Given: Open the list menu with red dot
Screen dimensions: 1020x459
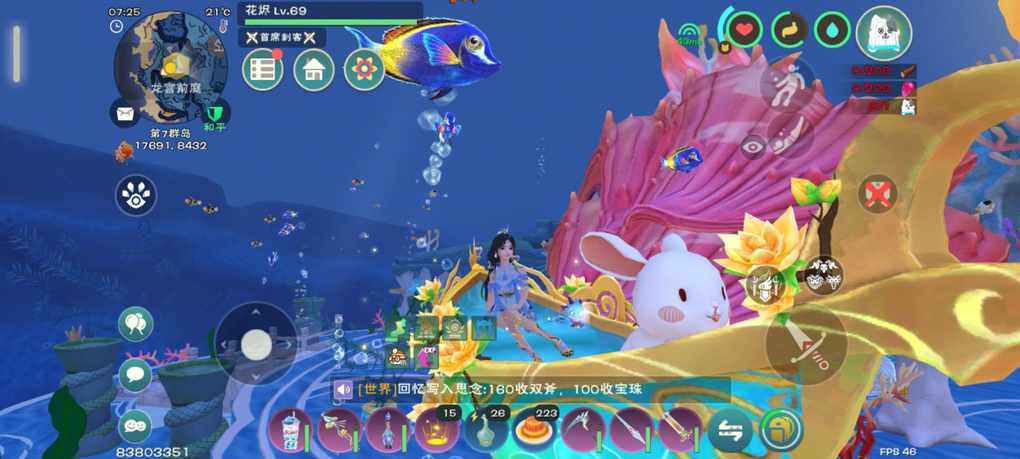Looking at the screenshot, I should coord(263,70).
